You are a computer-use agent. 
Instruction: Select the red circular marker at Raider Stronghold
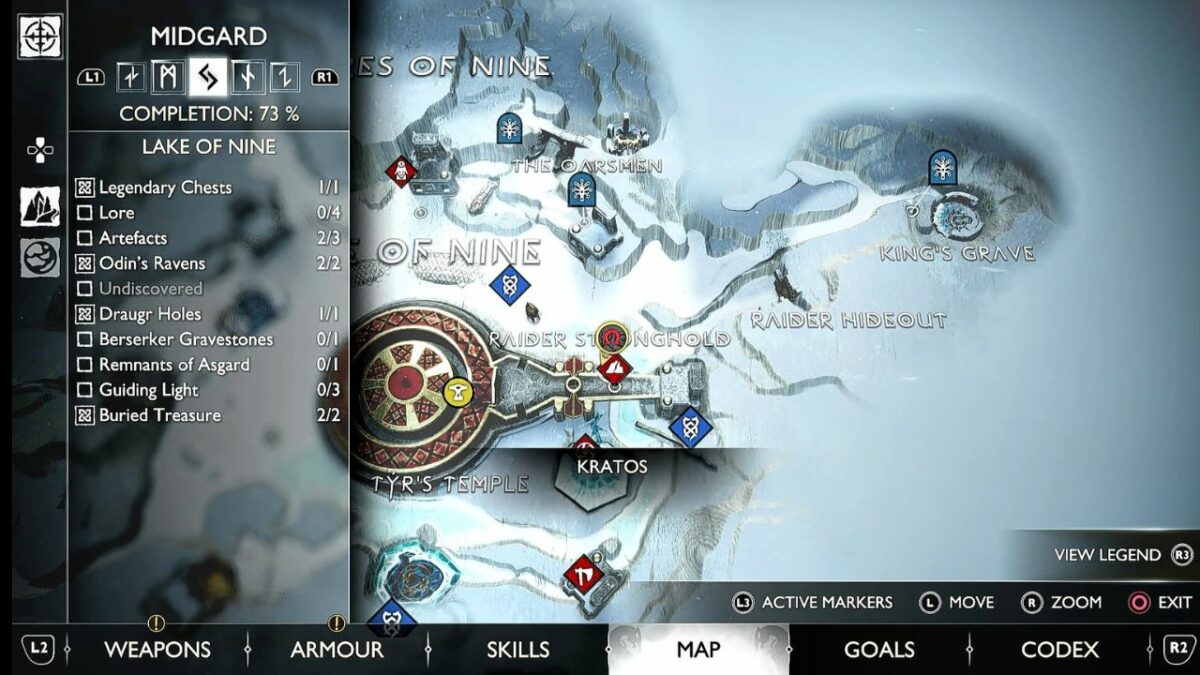pos(612,335)
